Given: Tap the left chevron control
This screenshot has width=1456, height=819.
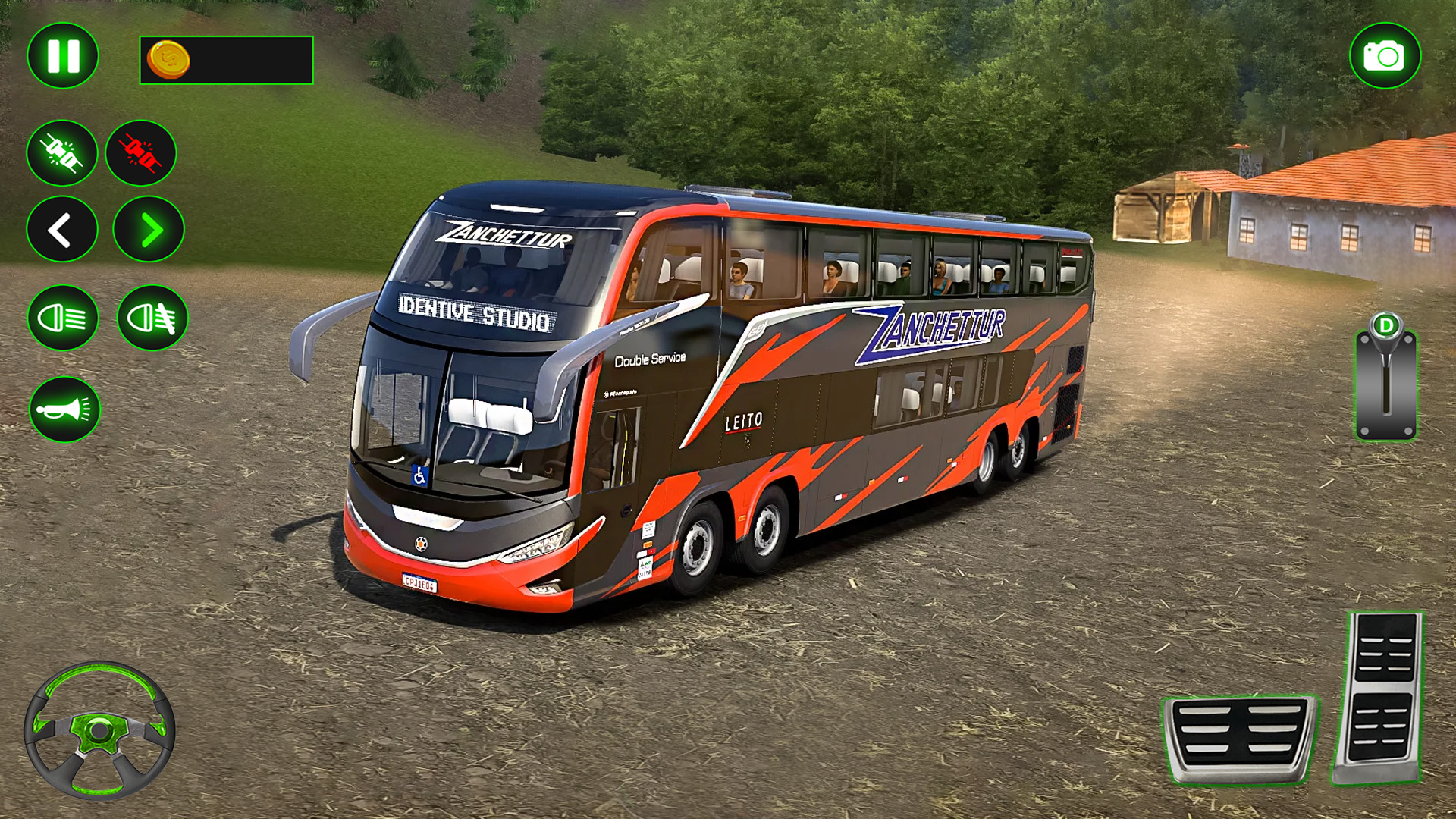Looking at the screenshot, I should 61,229.
